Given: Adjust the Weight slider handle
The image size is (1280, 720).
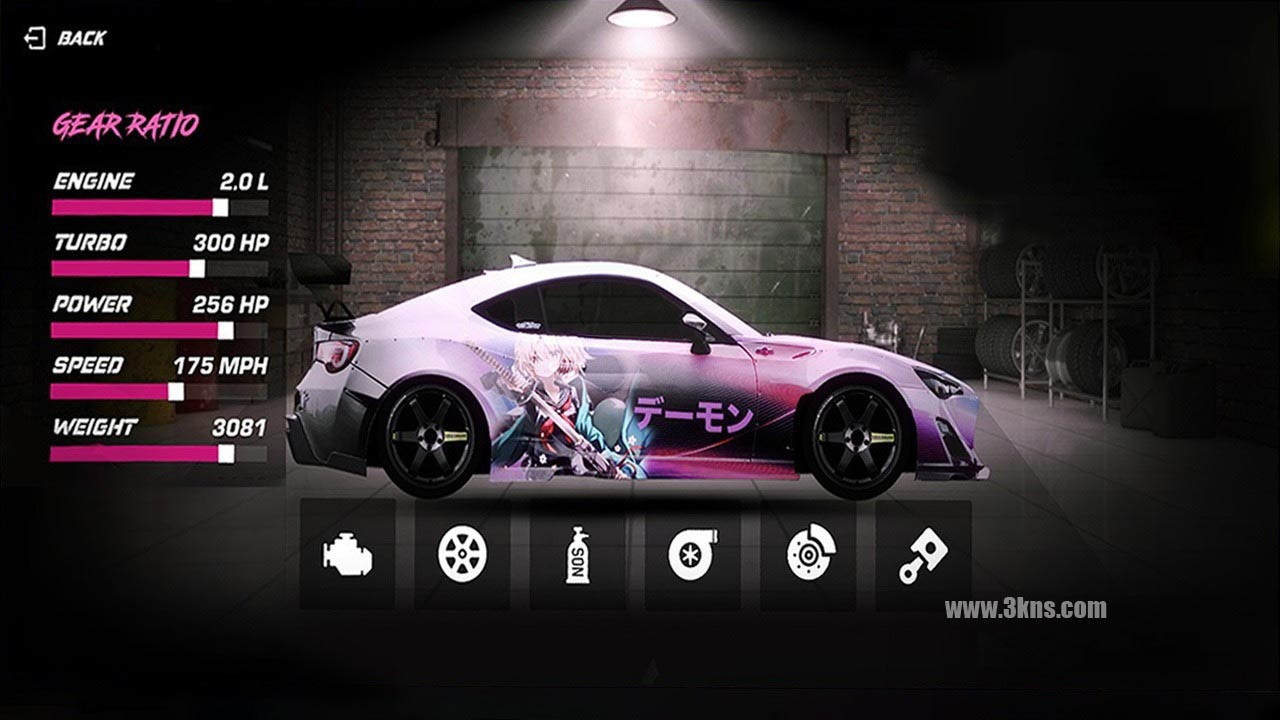Looking at the screenshot, I should coord(226,453).
